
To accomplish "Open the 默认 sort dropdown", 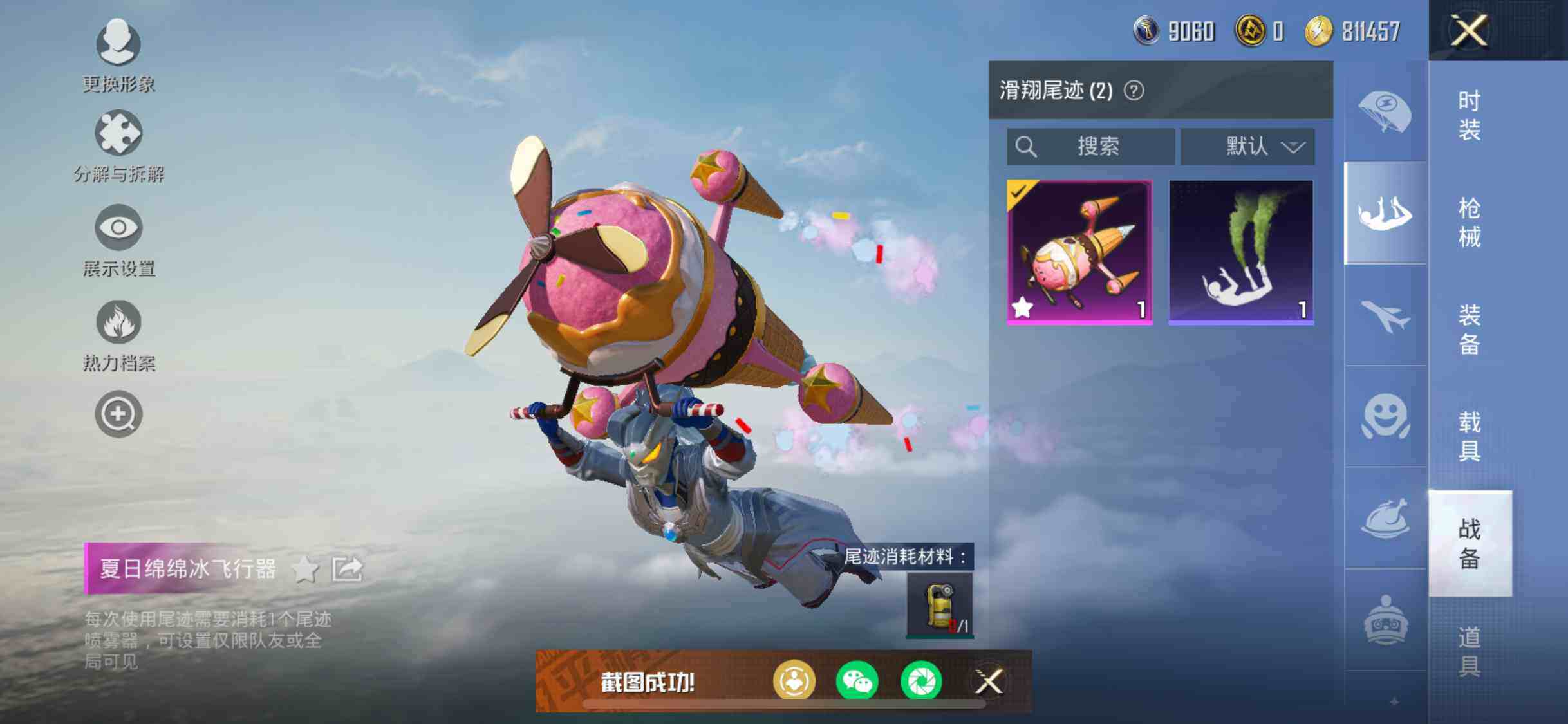I will [x=1247, y=146].
